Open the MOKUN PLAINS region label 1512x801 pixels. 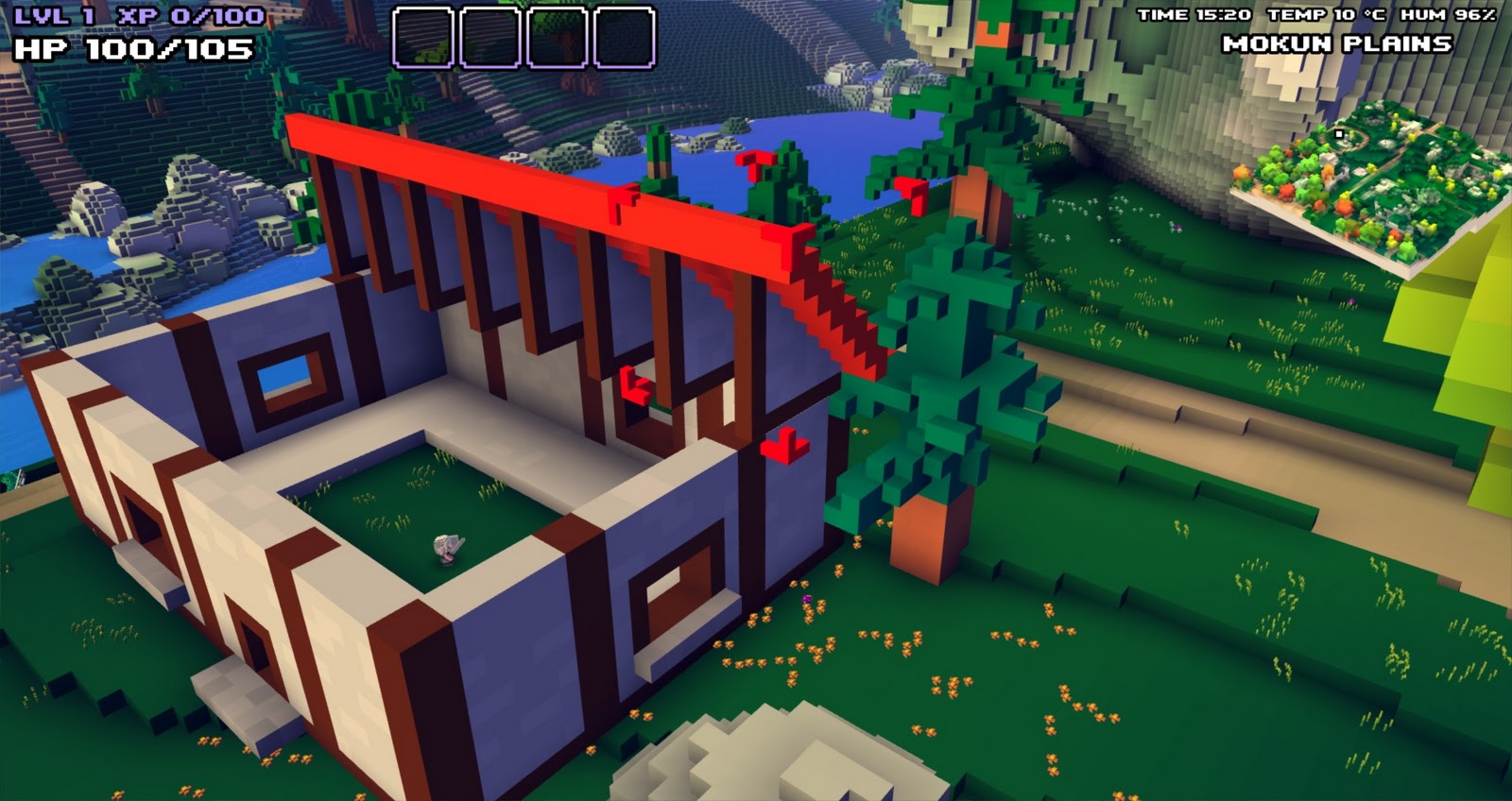tap(1338, 43)
